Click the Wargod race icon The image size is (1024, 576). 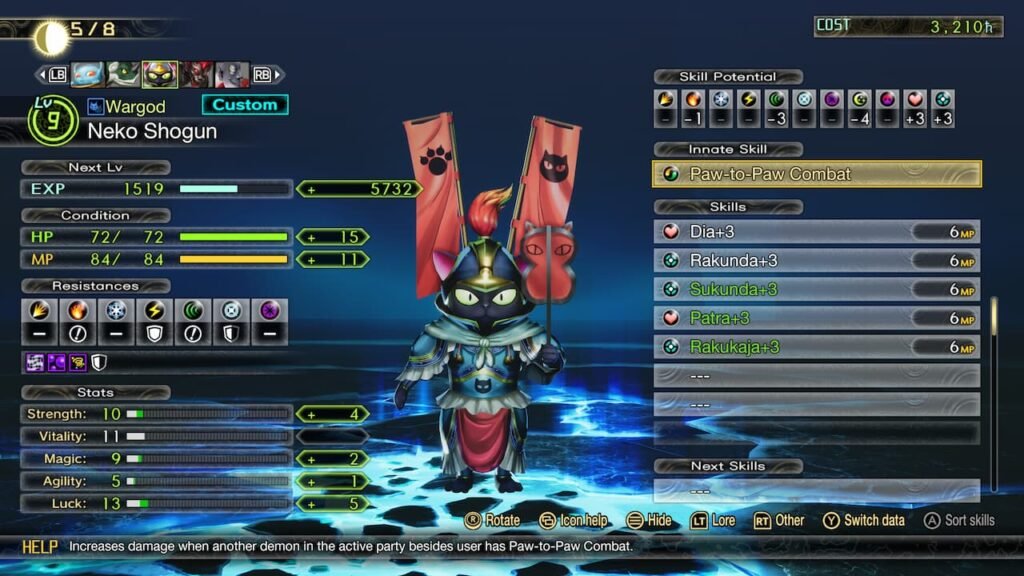(95, 107)
